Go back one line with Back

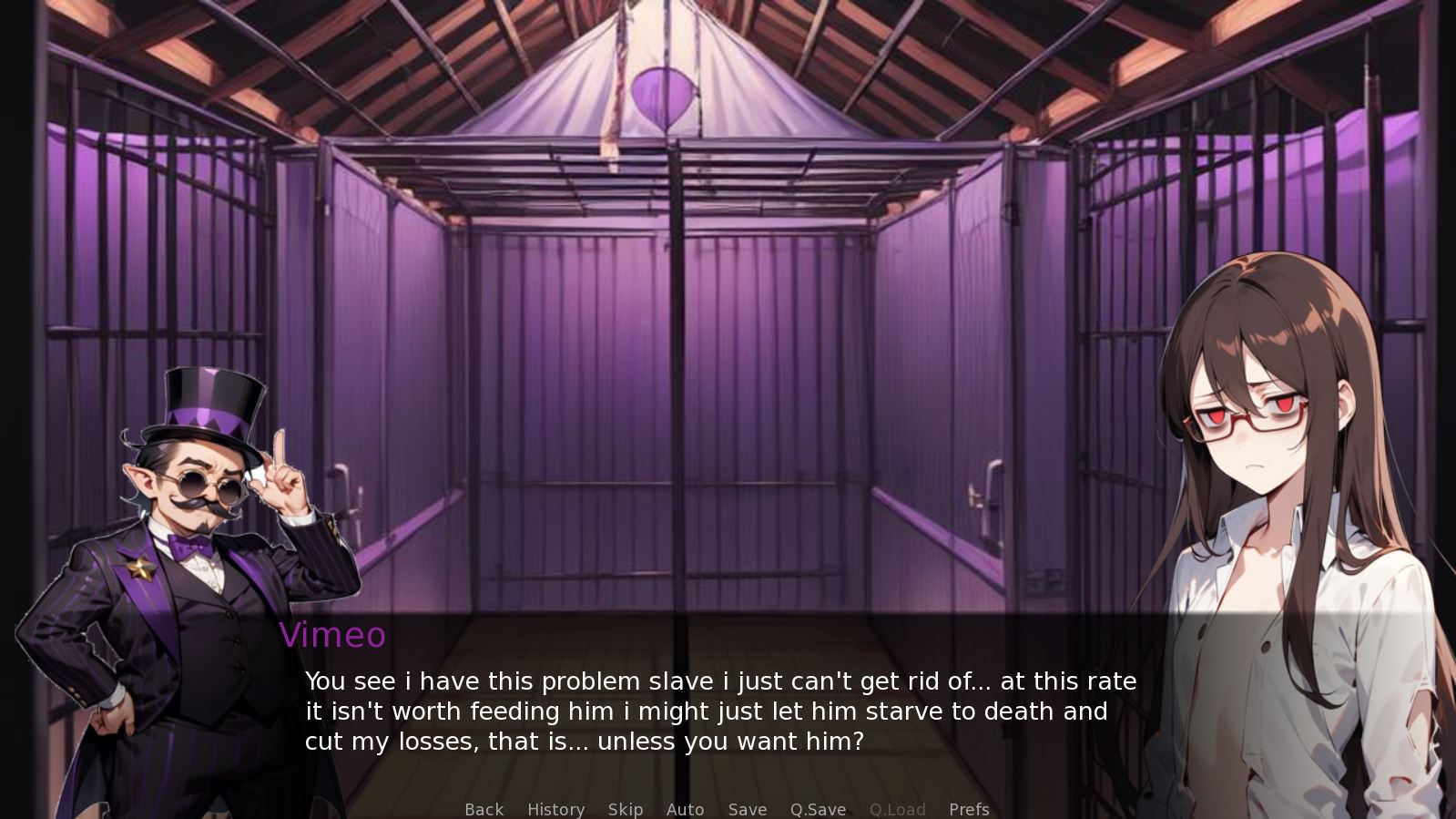coord(484,809)
